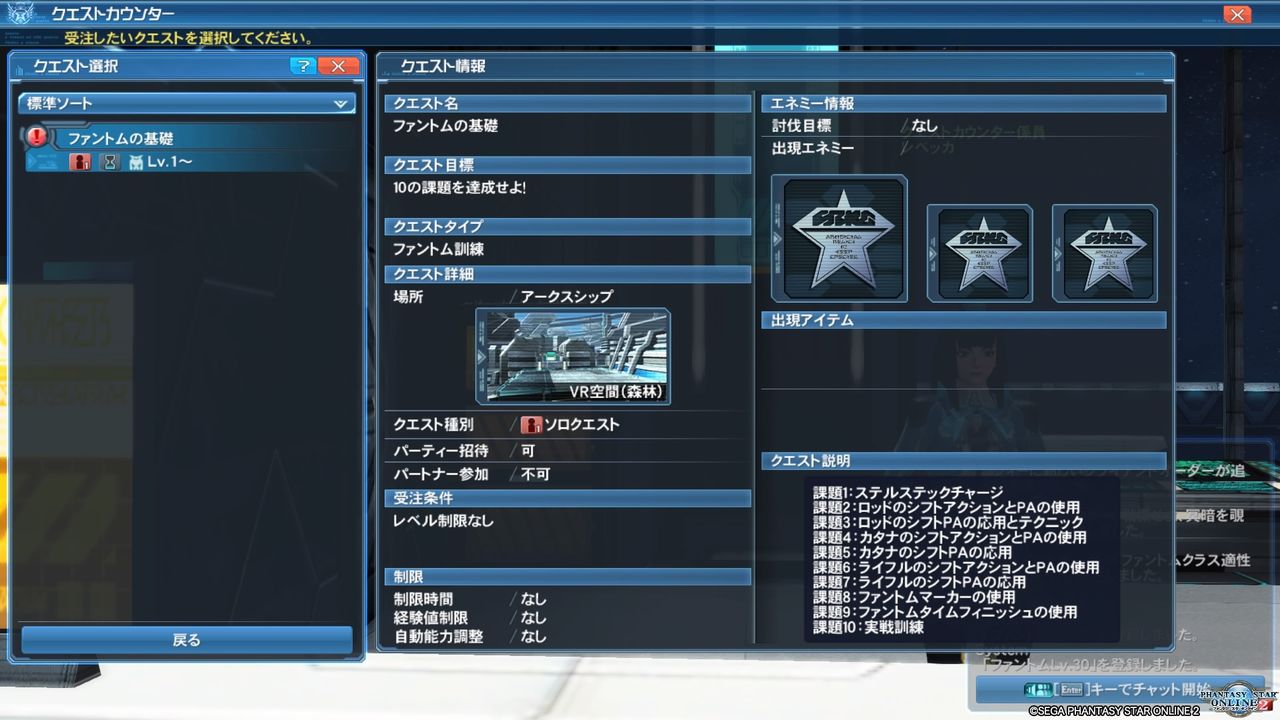
Task: Click the solo quest icon beside クエスト種別
Action: click(531, 424)
